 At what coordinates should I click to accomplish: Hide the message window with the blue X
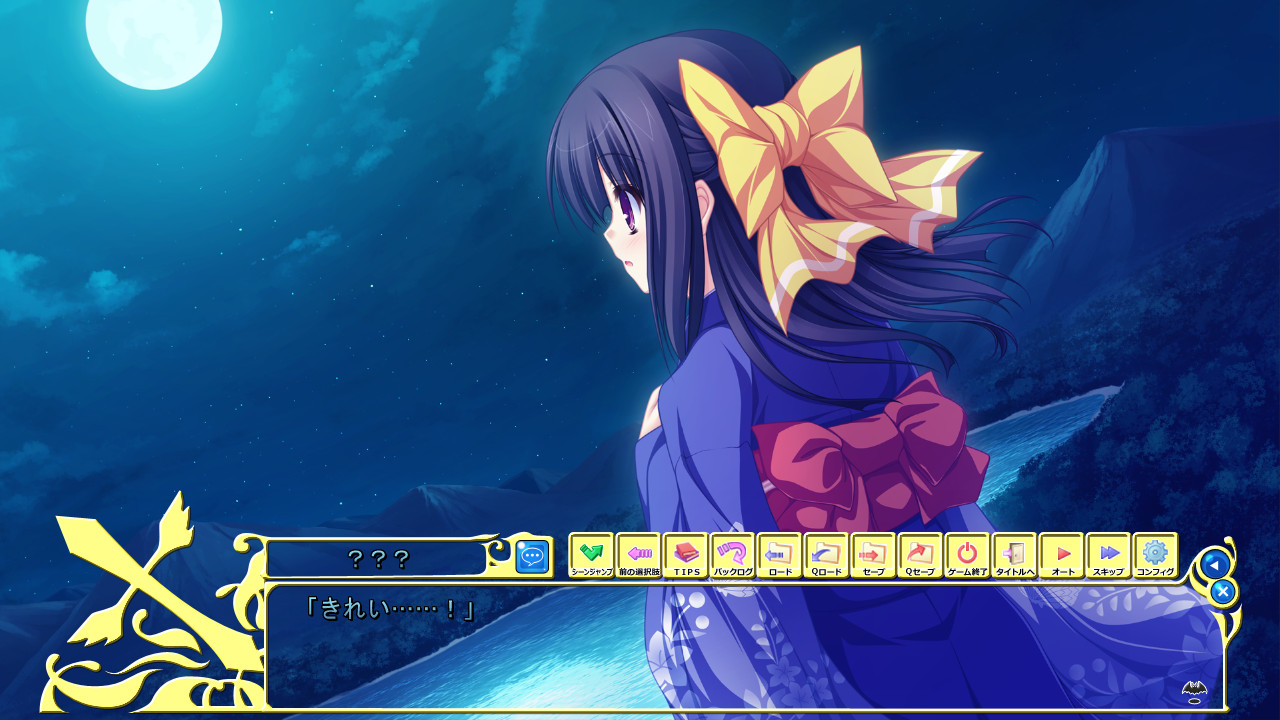click(1224, 592)
